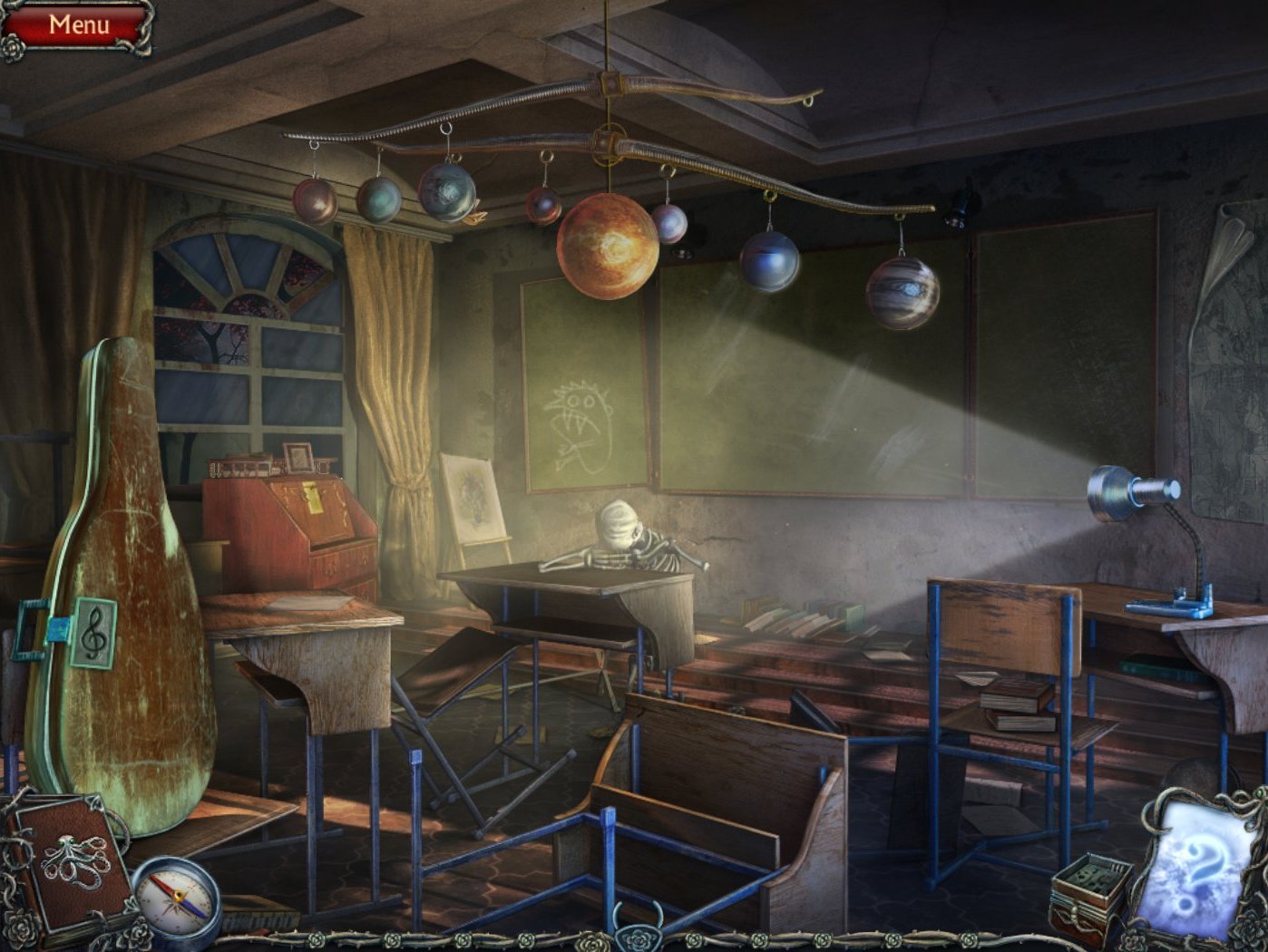This screenshot has width=1268, height=952.
Task: Expand the inventory bar with the rose handle
Action: point(634,932)
